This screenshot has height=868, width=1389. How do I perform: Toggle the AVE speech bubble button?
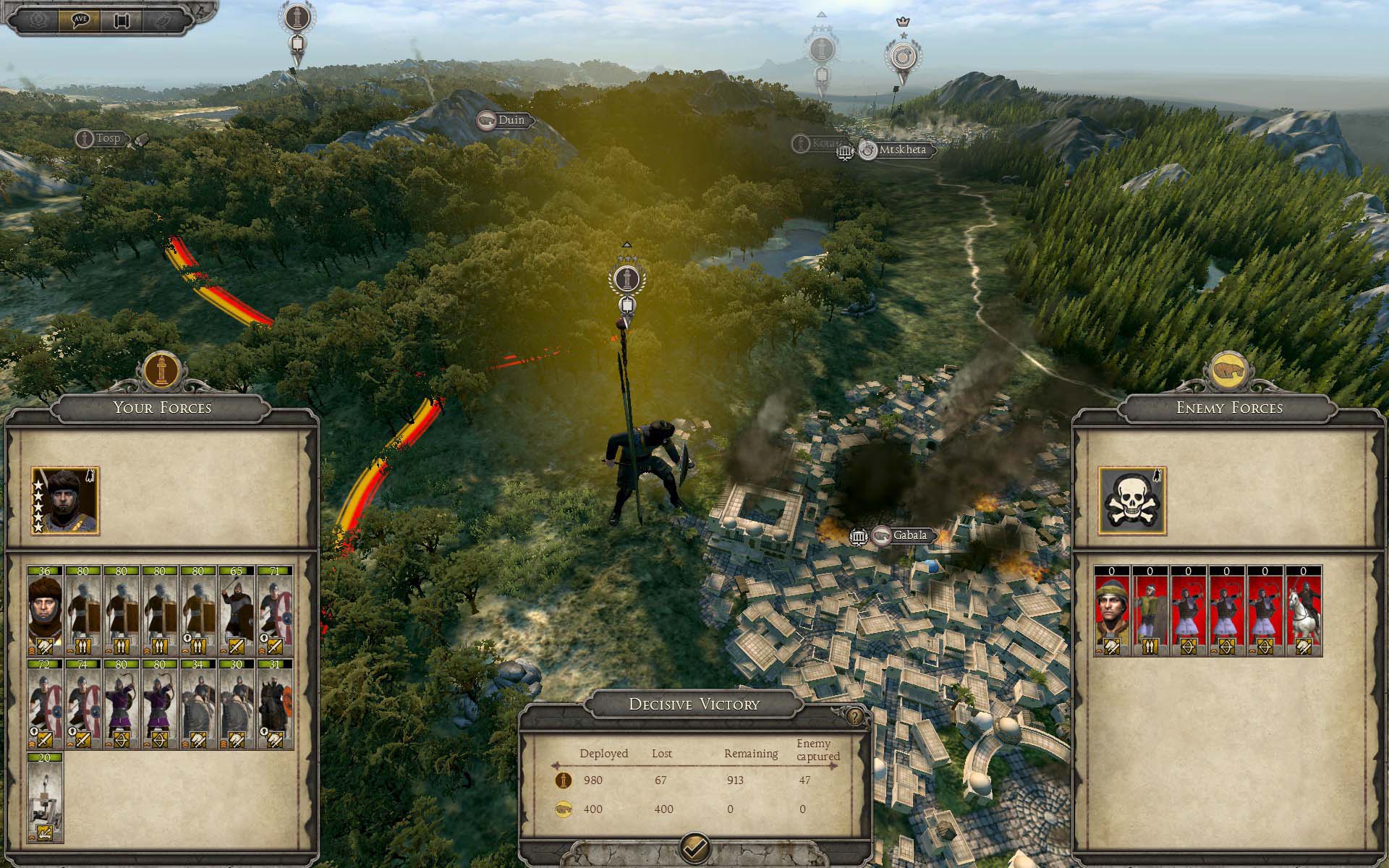(82, 20)
